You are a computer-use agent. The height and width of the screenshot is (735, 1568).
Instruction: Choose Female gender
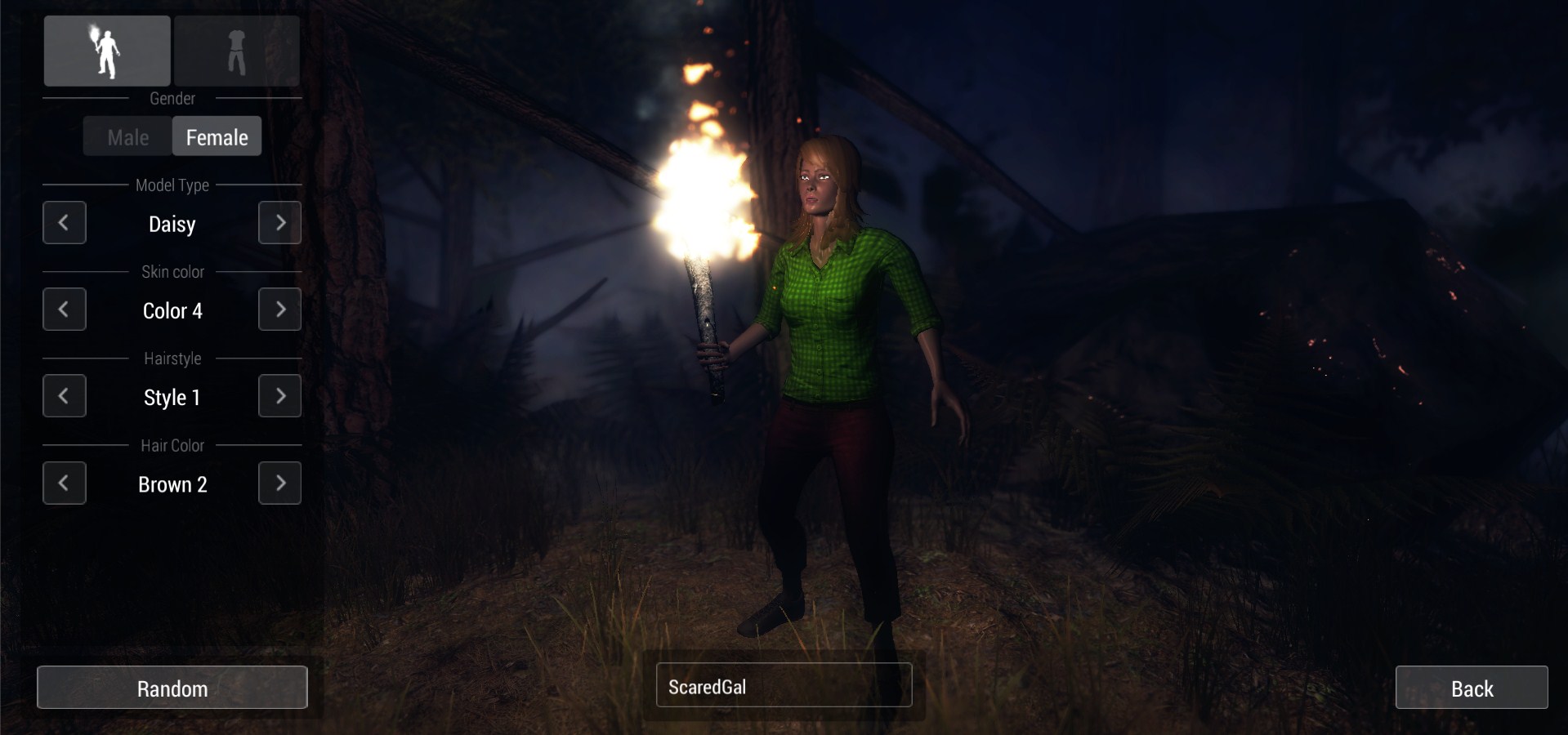click(217, 137)
